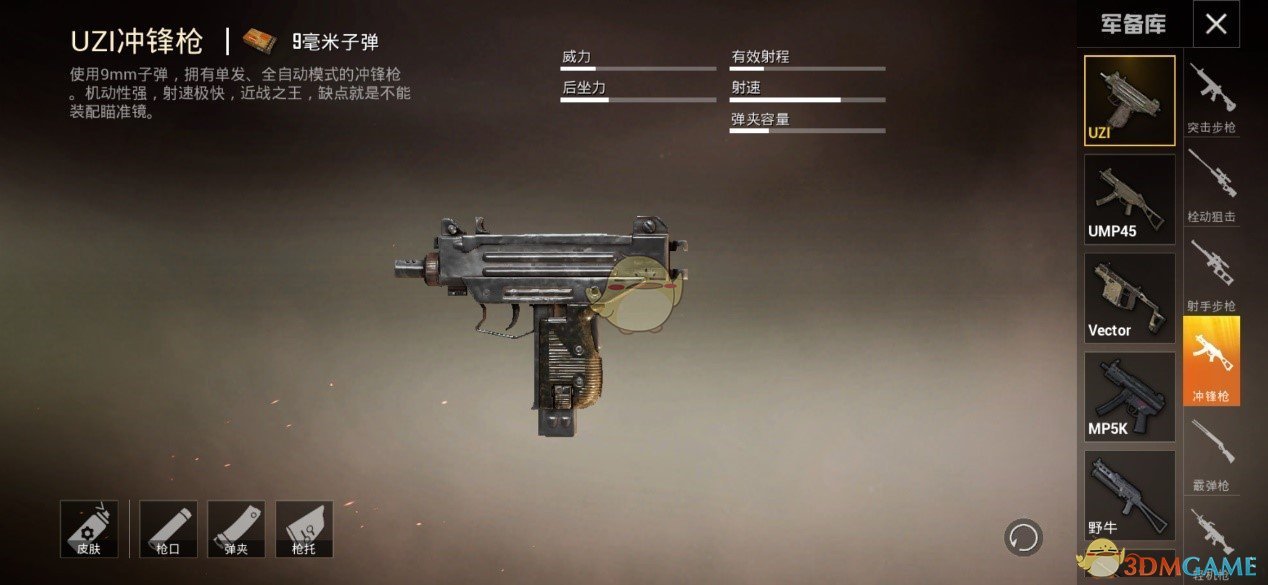Pick the MP5K weapon entry
Image resolution: width=1268 pixels, height=585 pixels.
coord(1130,397)
